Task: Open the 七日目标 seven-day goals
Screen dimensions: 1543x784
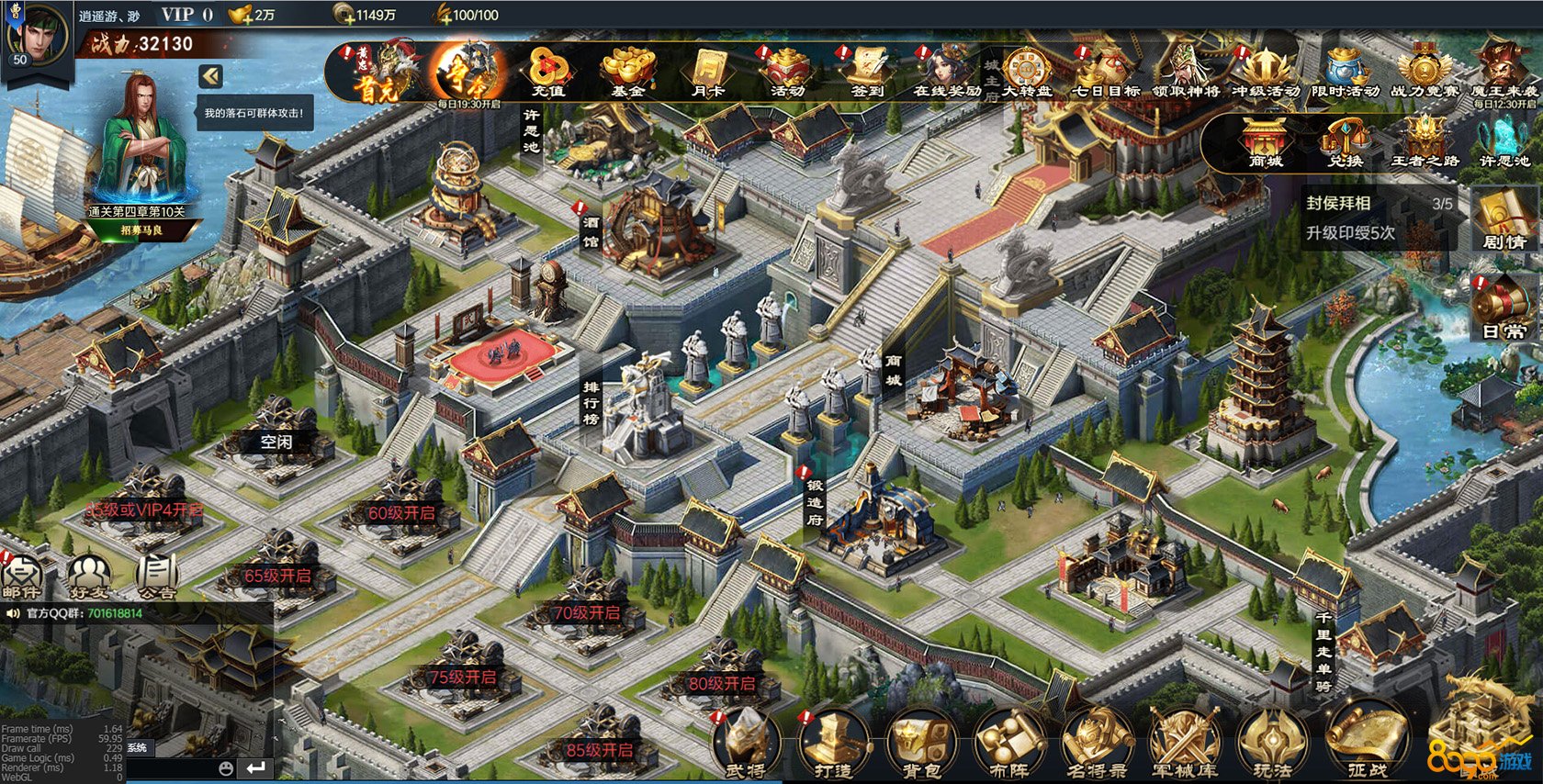Action: point(1106,72)
